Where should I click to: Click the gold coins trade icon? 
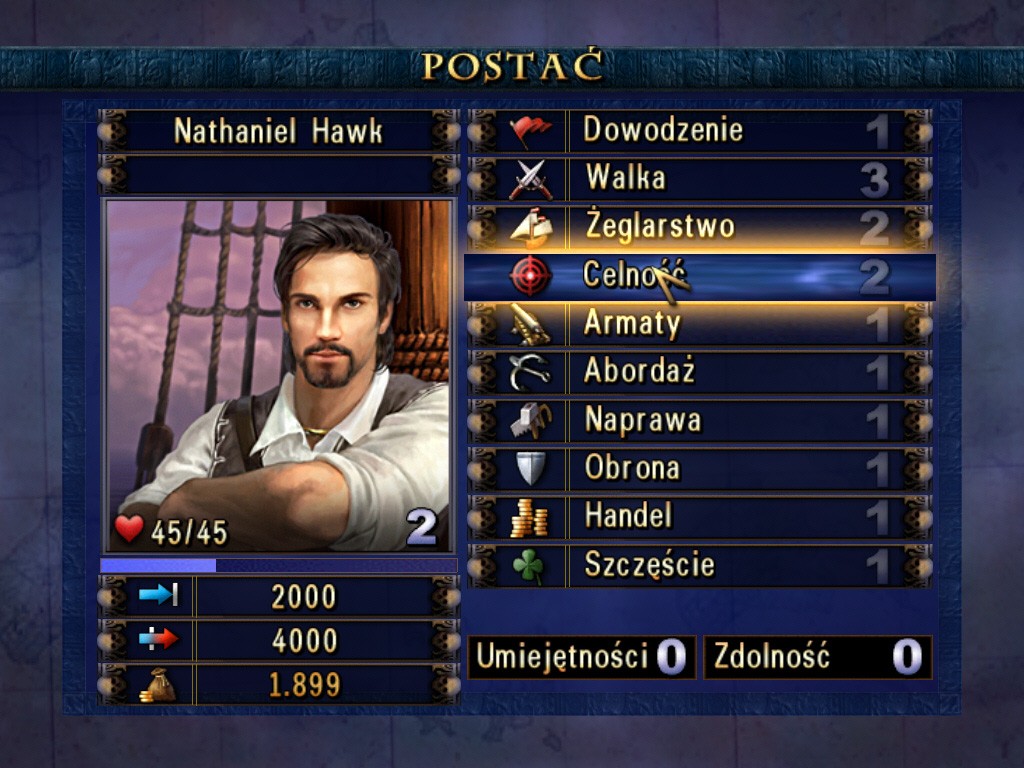click(529, 517)
